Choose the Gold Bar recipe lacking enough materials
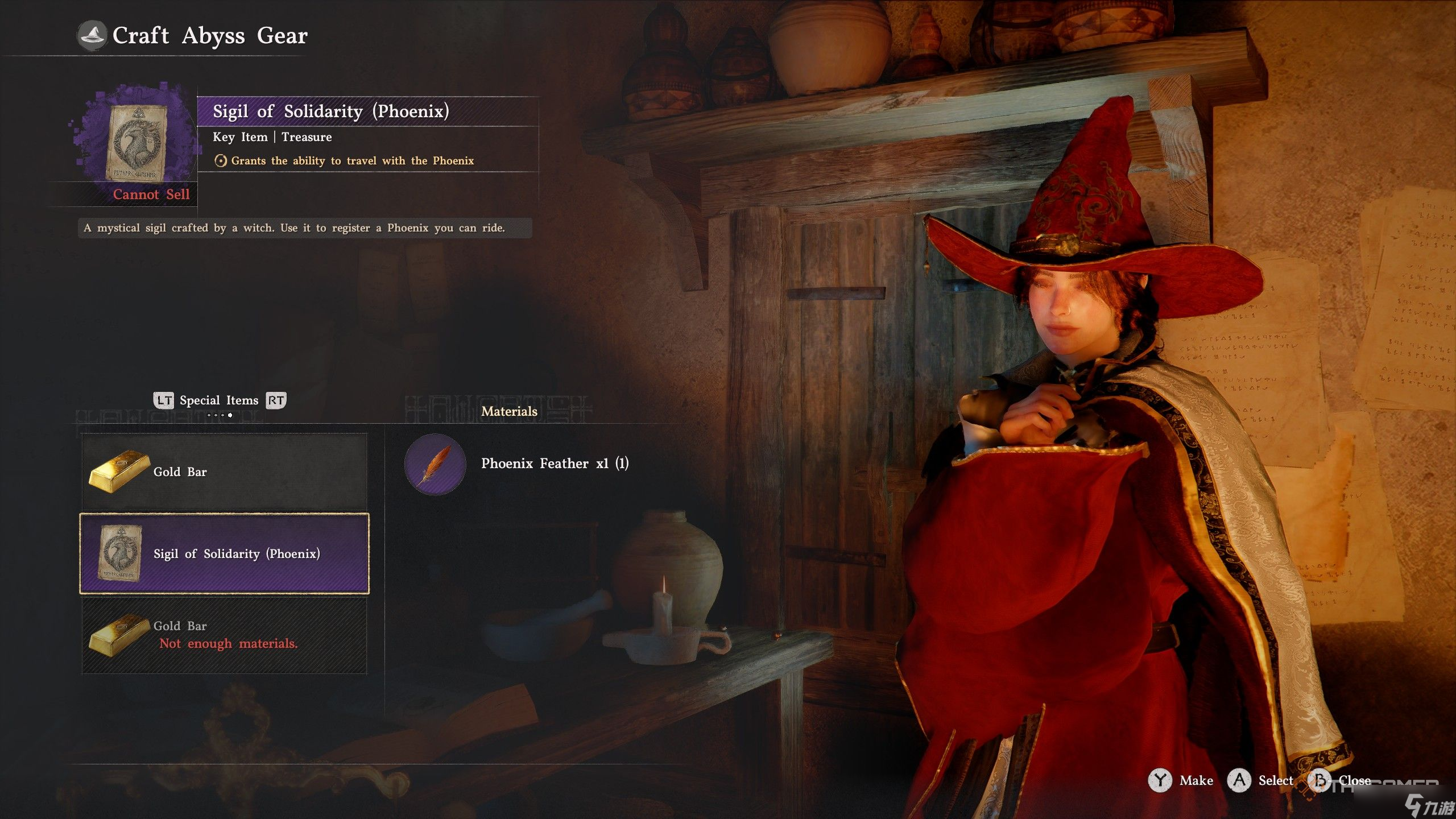The width and height of the screenshot is (1456, 819). click(x=224, y=635)
